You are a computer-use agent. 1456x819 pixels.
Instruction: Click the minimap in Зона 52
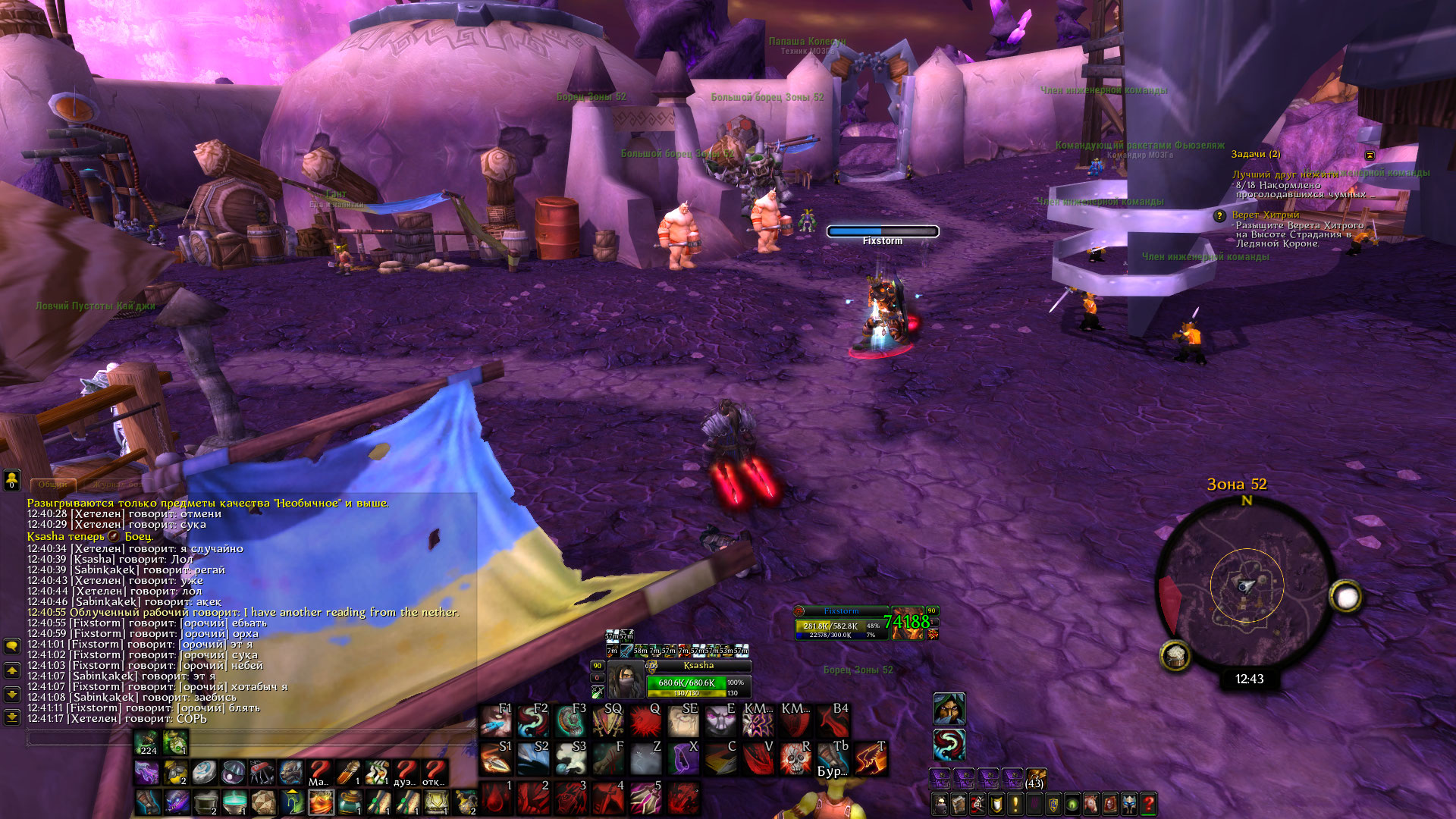[x=1246, y=585]
